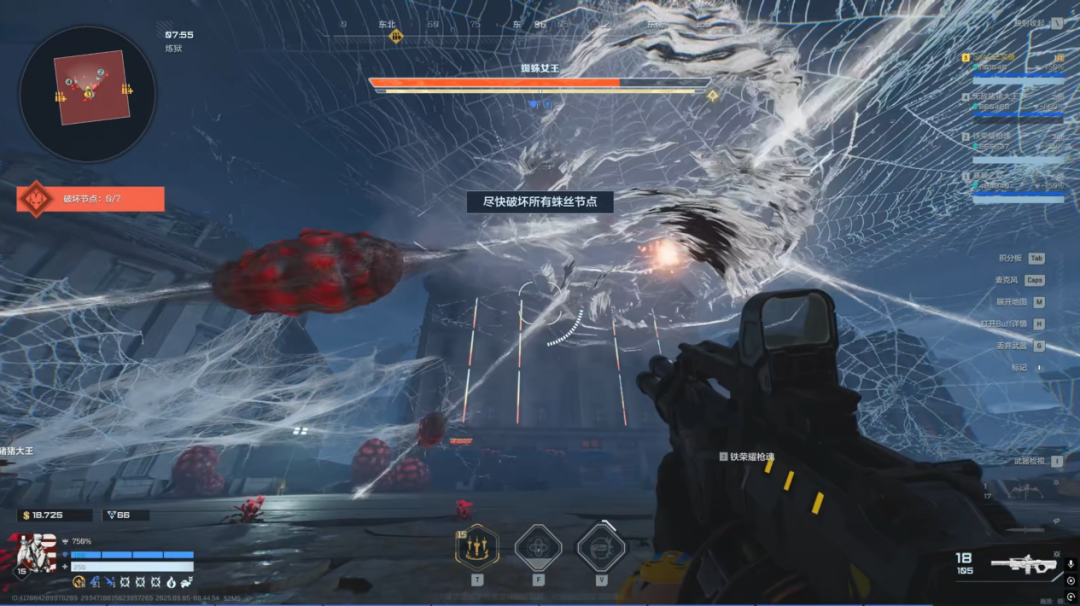Use the middle hexagonal skill icon

[538, 547]
